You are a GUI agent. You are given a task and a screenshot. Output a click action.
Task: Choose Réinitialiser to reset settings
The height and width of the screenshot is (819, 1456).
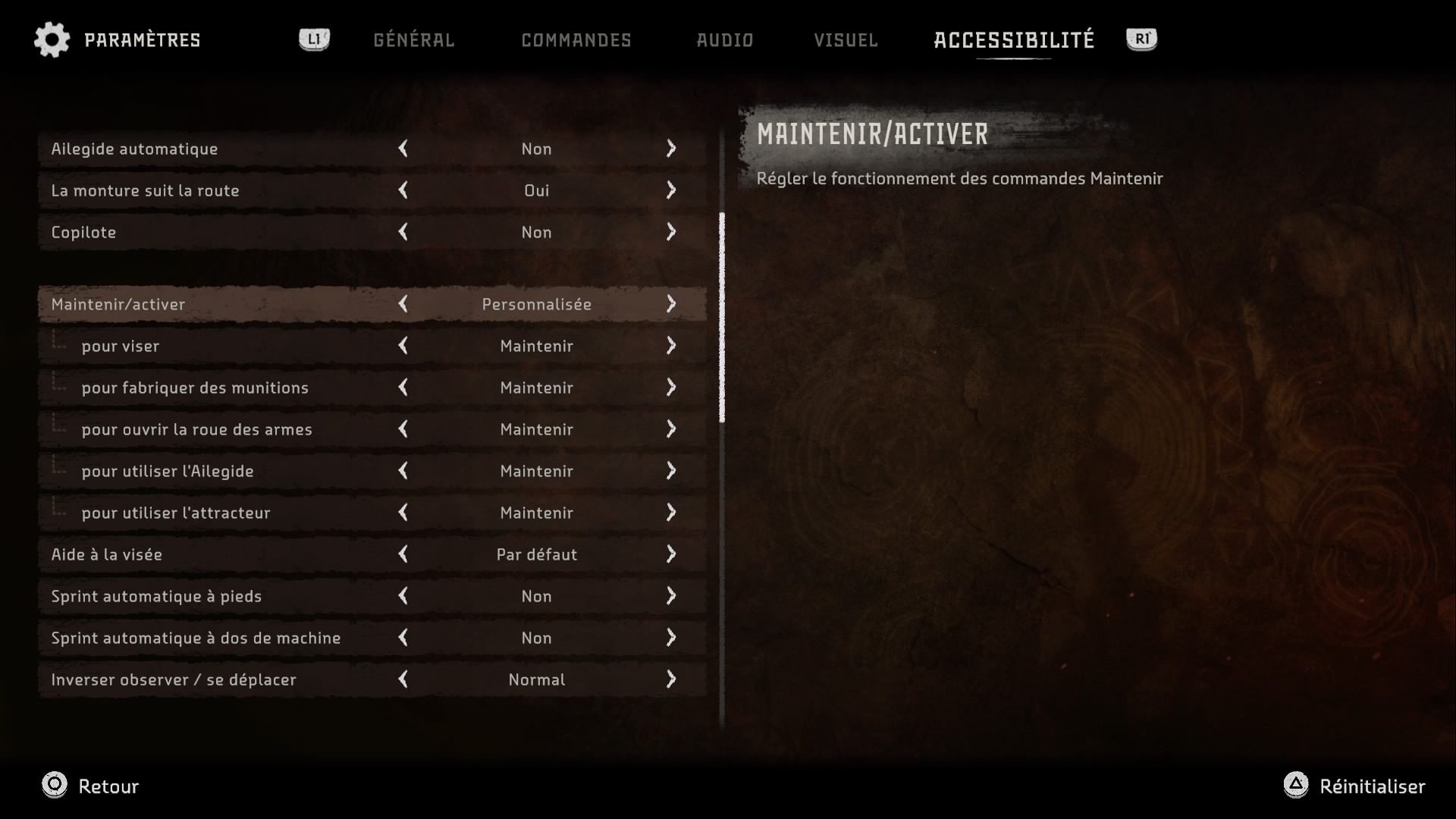point(1354,786)
